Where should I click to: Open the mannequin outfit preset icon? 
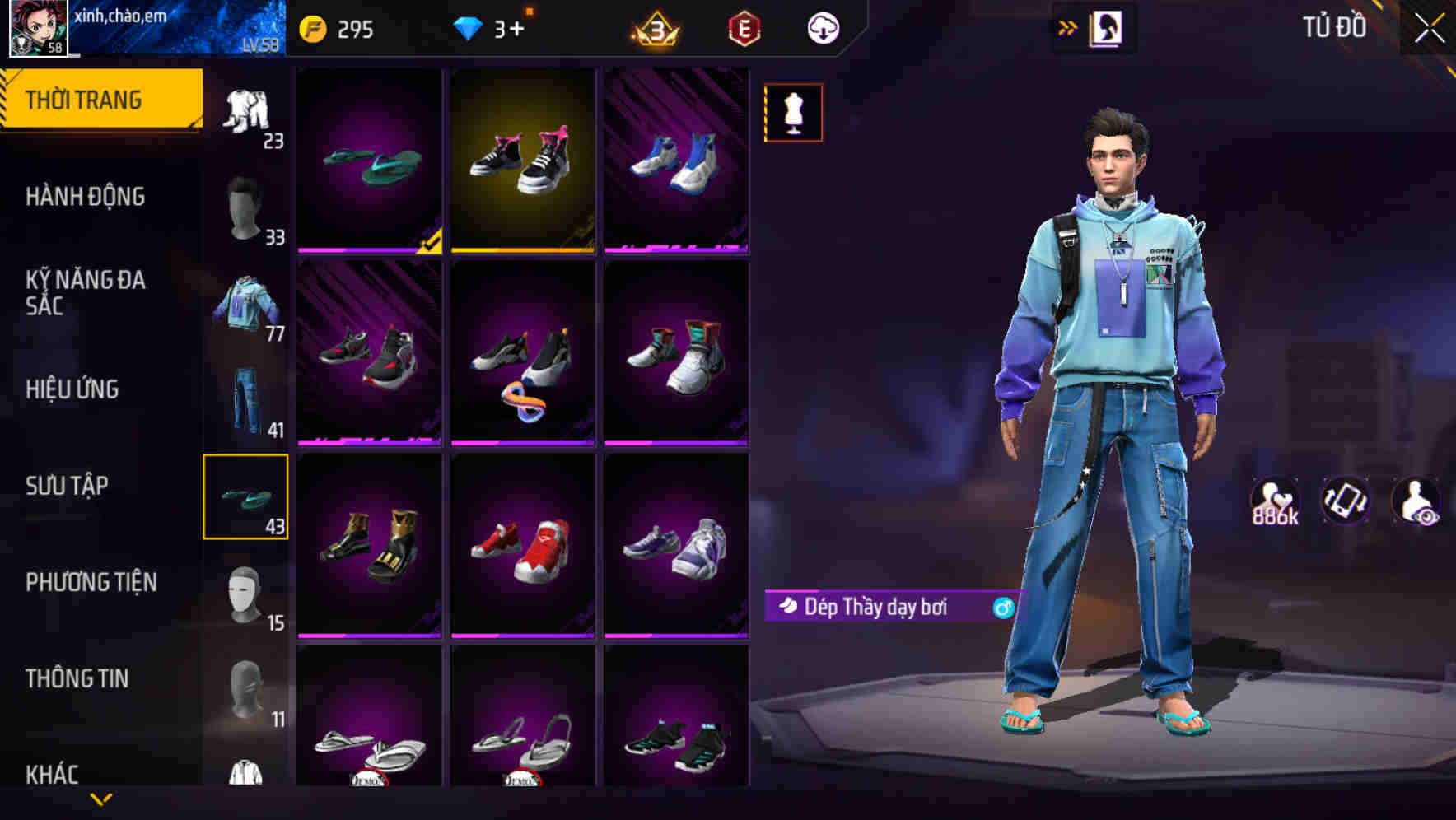[792, 112]
